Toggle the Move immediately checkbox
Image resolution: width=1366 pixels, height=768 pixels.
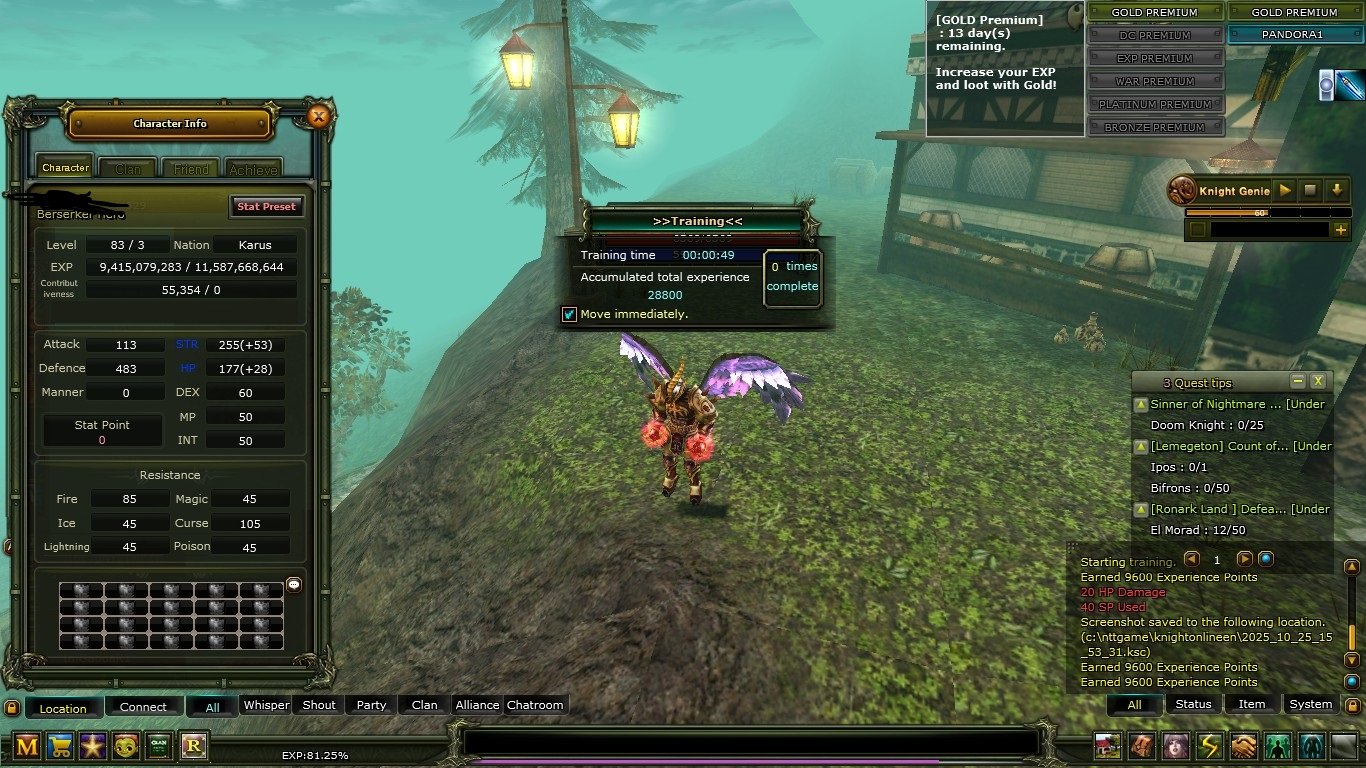click(x=570, y=314)
